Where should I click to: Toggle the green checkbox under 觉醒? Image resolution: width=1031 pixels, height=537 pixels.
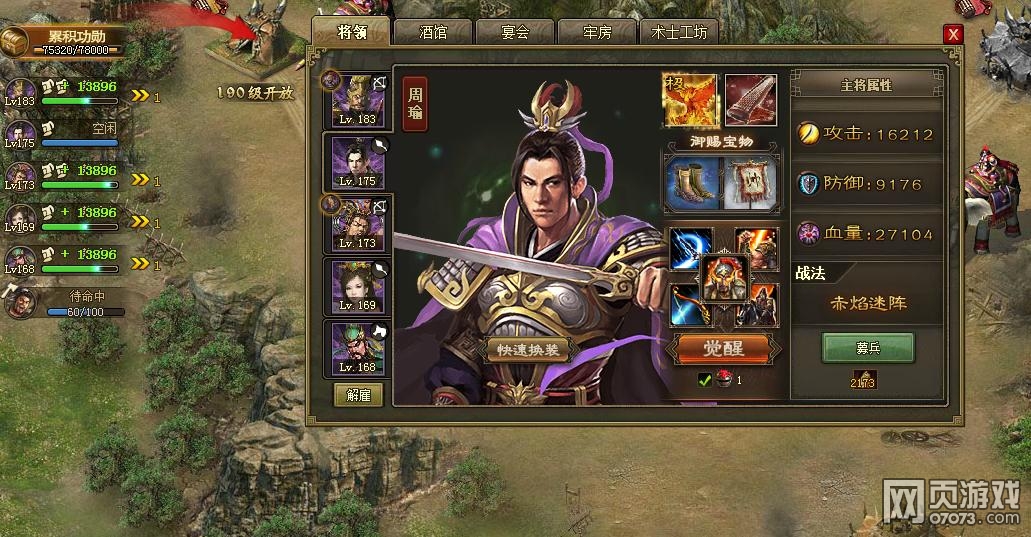(705, 380)
